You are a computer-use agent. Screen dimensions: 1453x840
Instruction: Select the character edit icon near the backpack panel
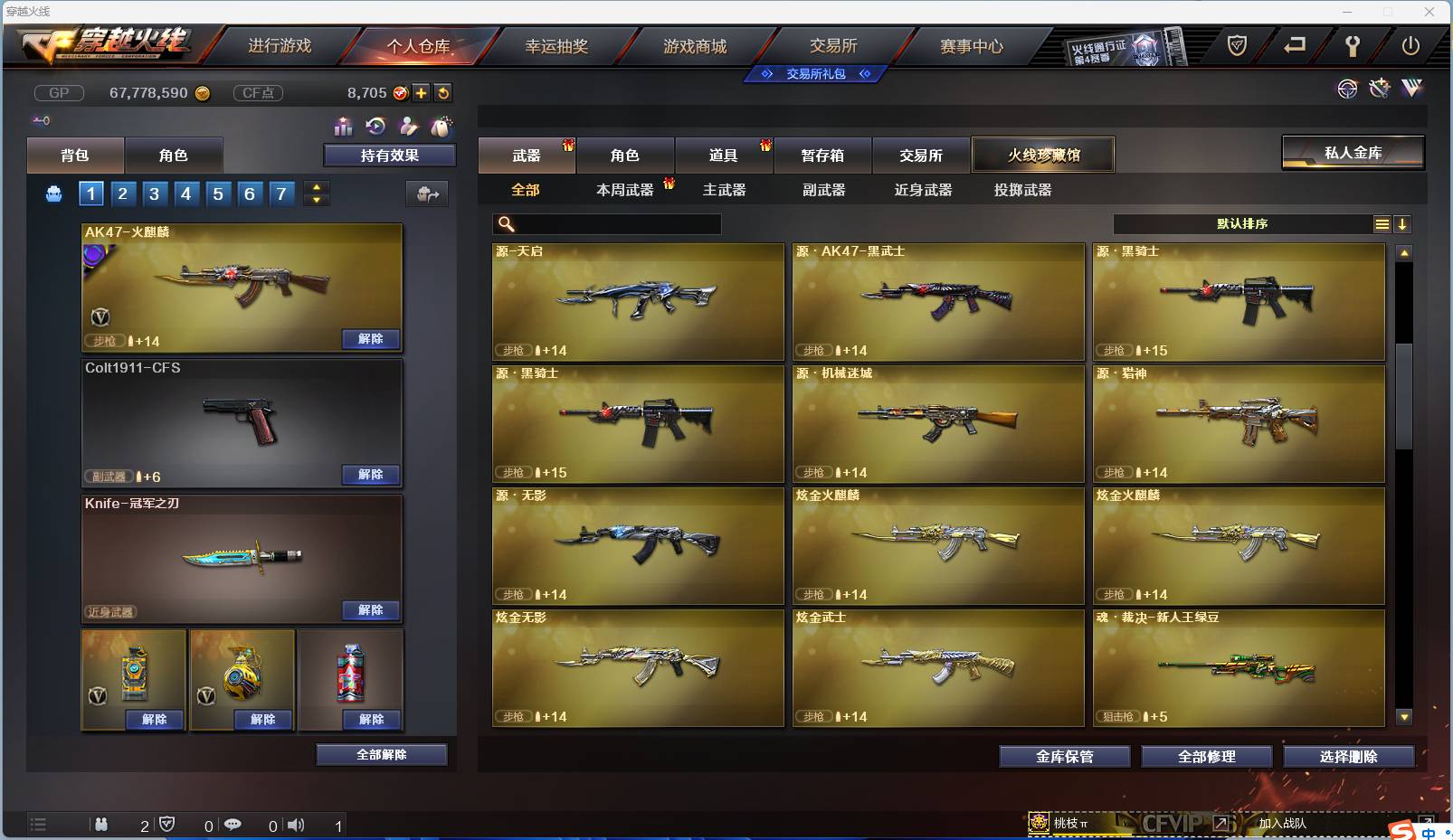pyautogui.click(x=410, y=127)
